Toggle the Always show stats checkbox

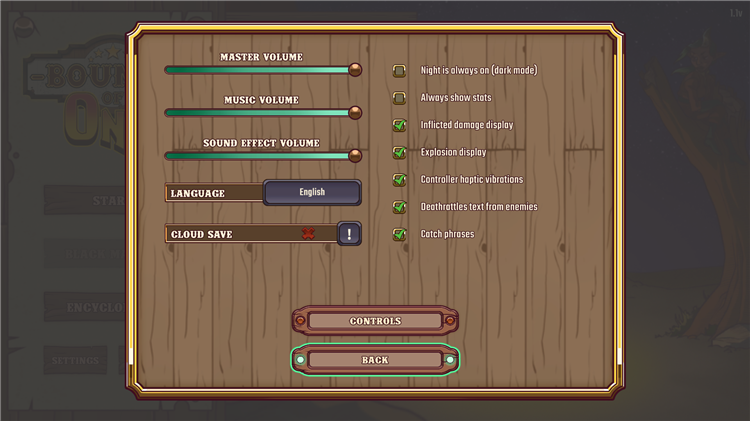tap(400, 98)
